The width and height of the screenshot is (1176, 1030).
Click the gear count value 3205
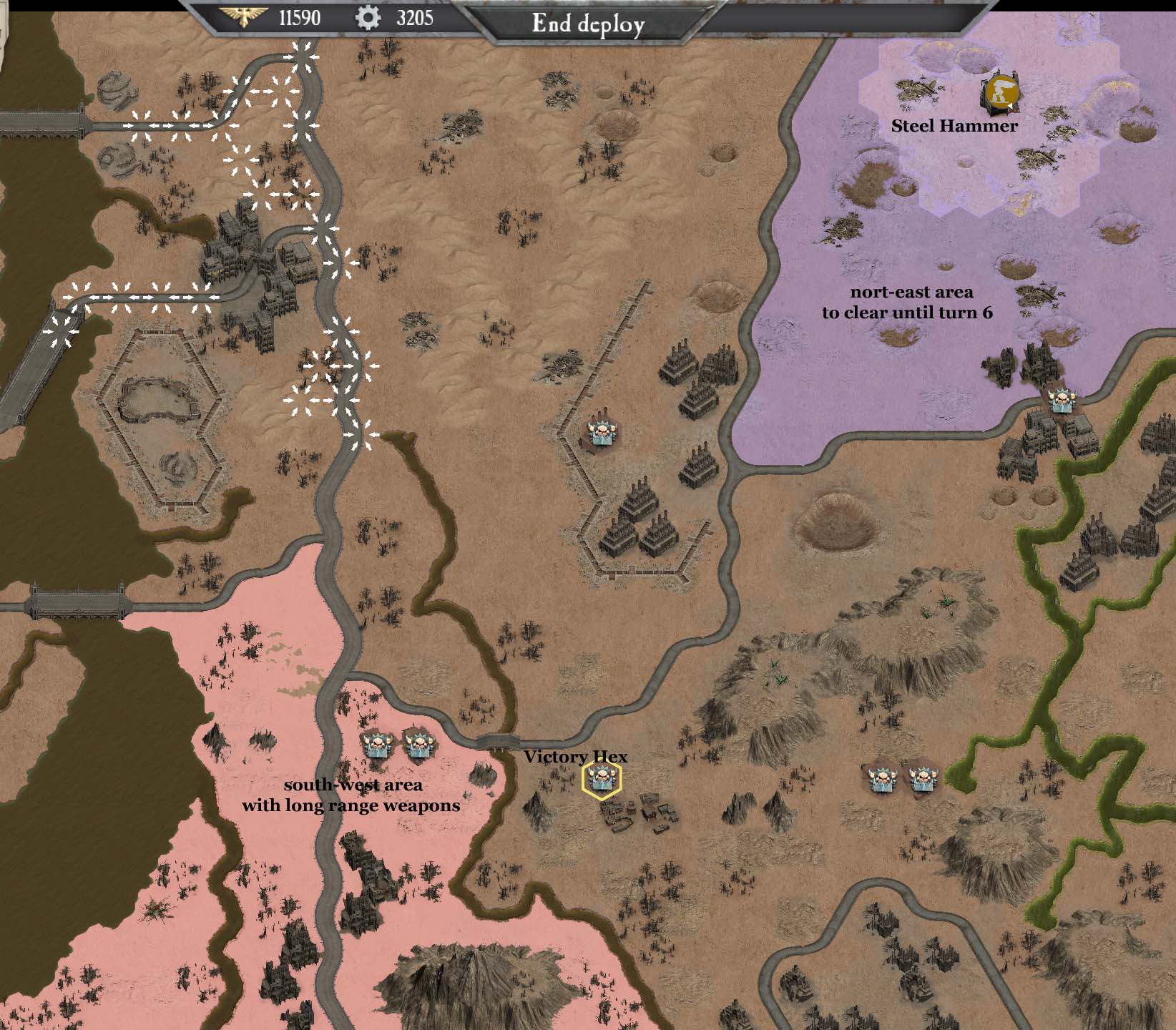(413, 16)
